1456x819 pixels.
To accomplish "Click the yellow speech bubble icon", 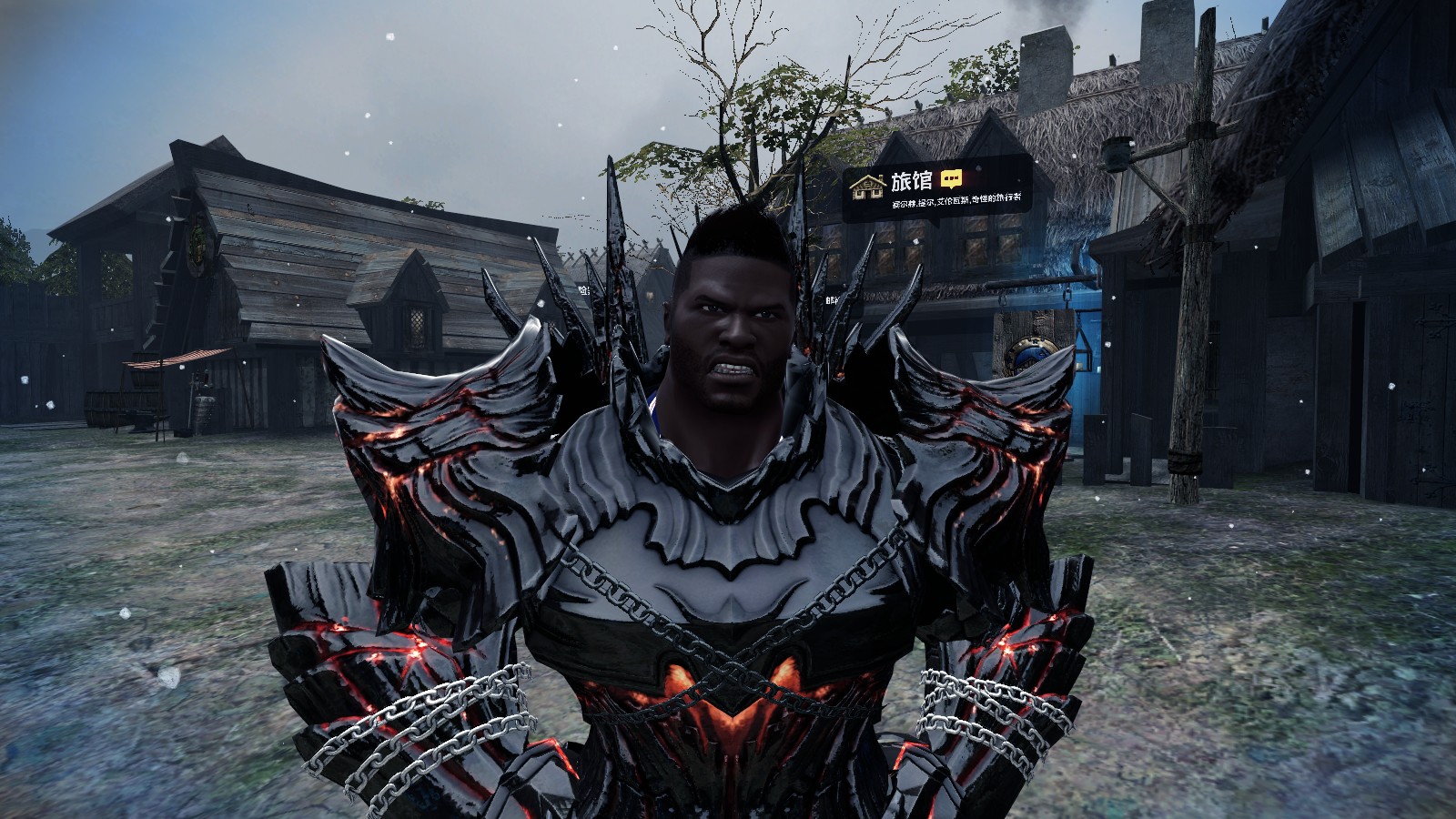I will coord(951,179).
